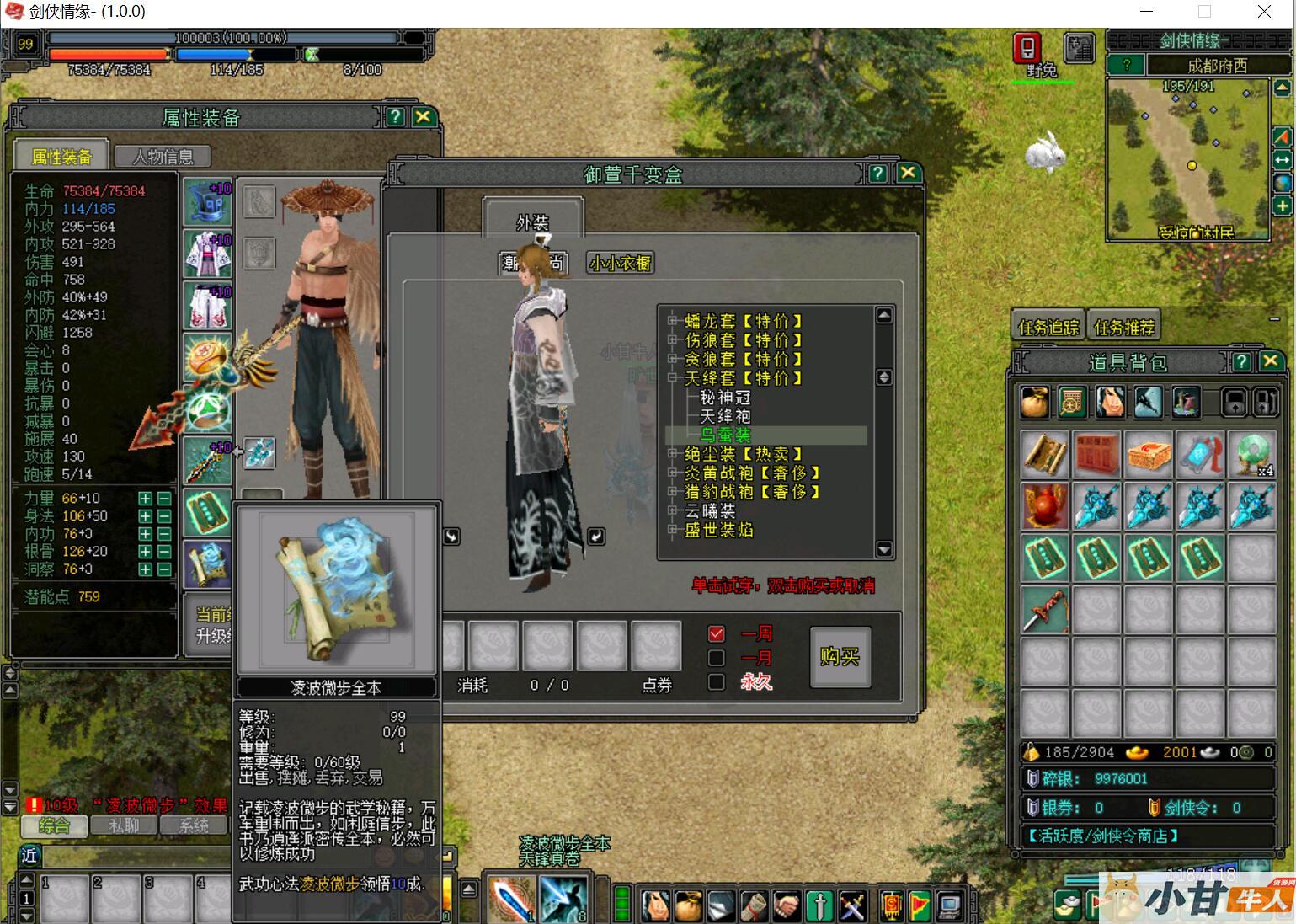Close the 道具背包 inventory window
Viewport: 1296px width, 924px height.
pos(1270,362)
